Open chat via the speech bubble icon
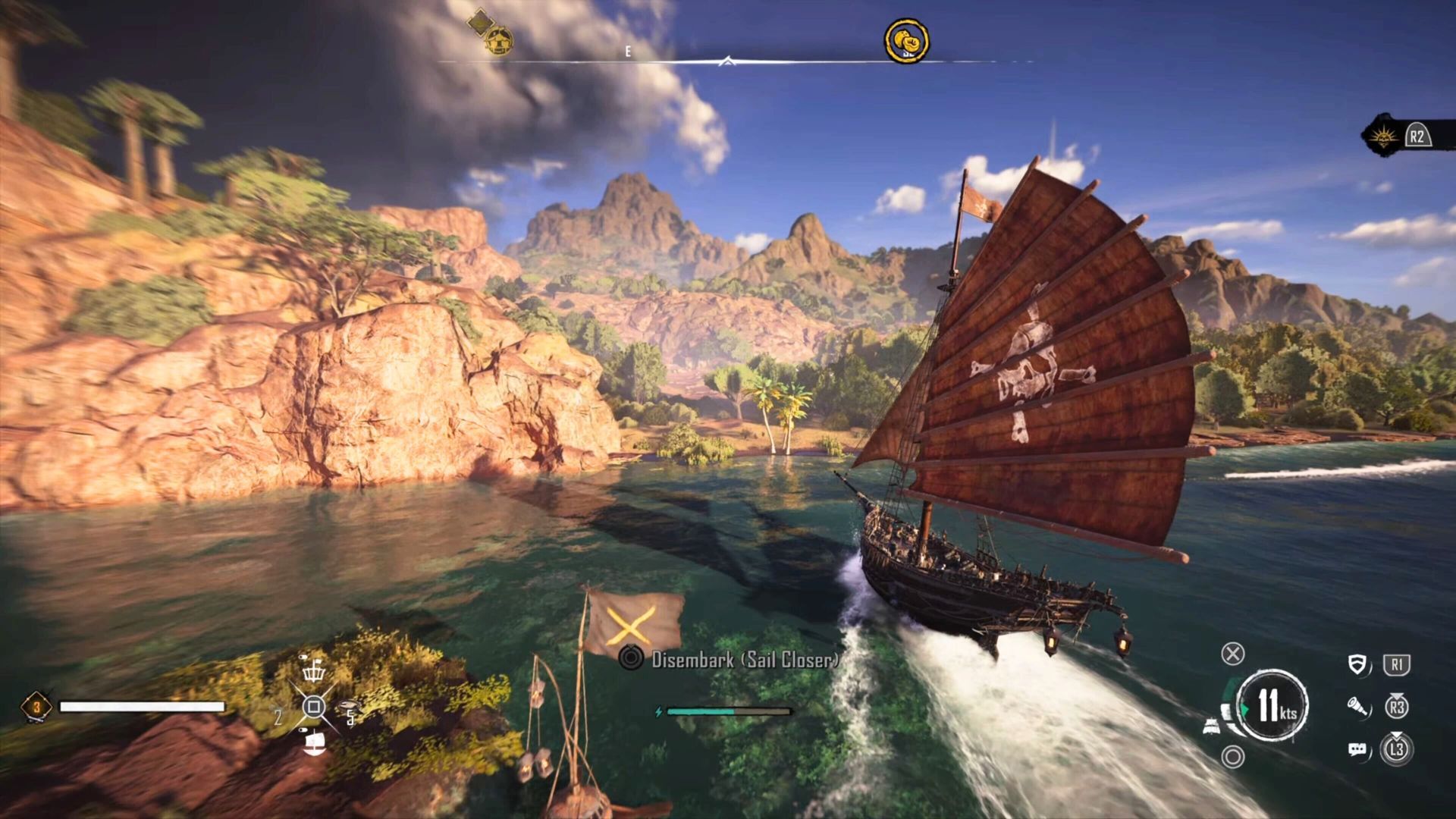Image resolution: width=1456 pixels, height=819 pixels. 1357,748
